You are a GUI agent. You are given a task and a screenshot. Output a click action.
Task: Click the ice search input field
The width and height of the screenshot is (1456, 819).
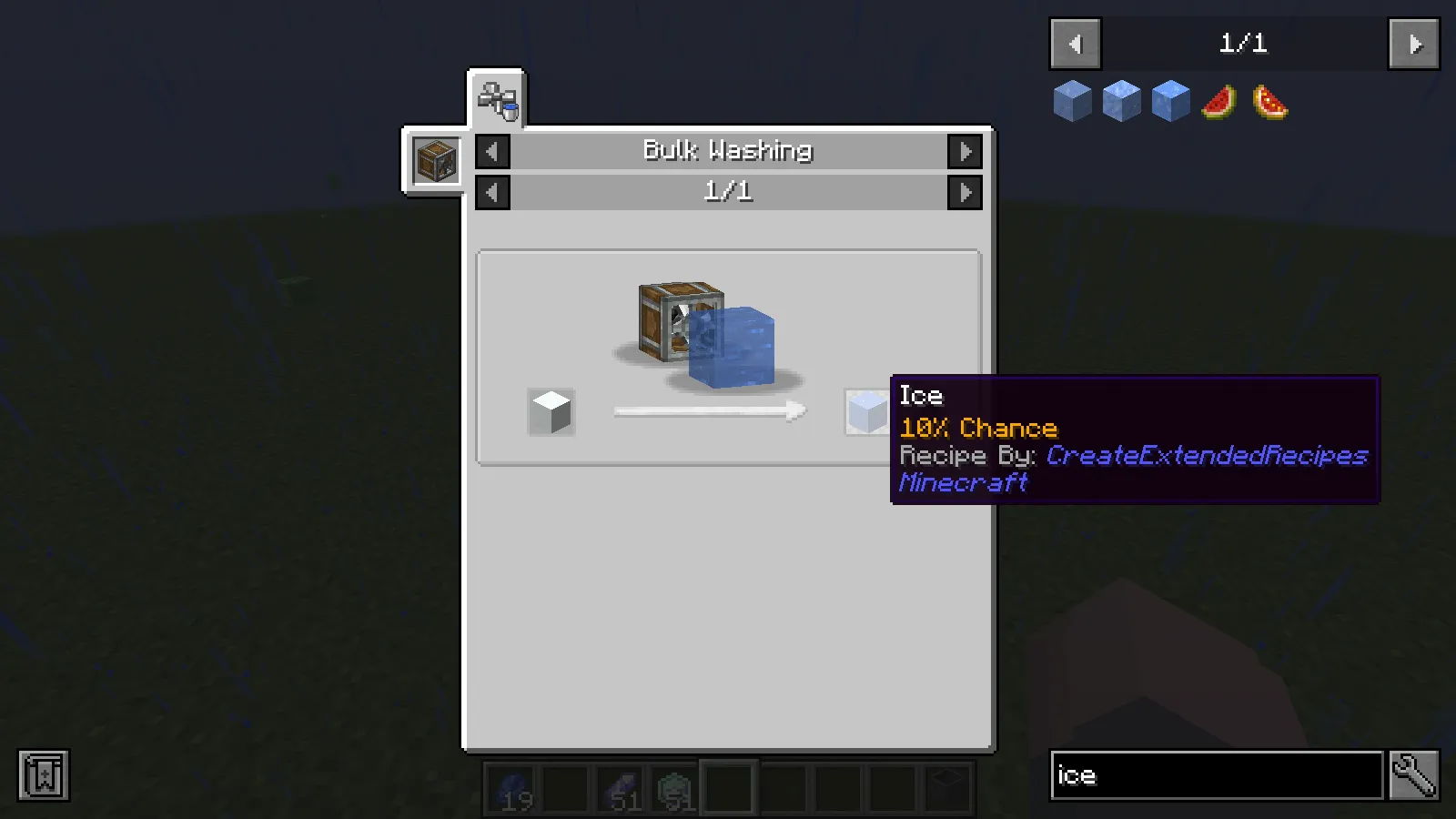tap(1215, 775)
